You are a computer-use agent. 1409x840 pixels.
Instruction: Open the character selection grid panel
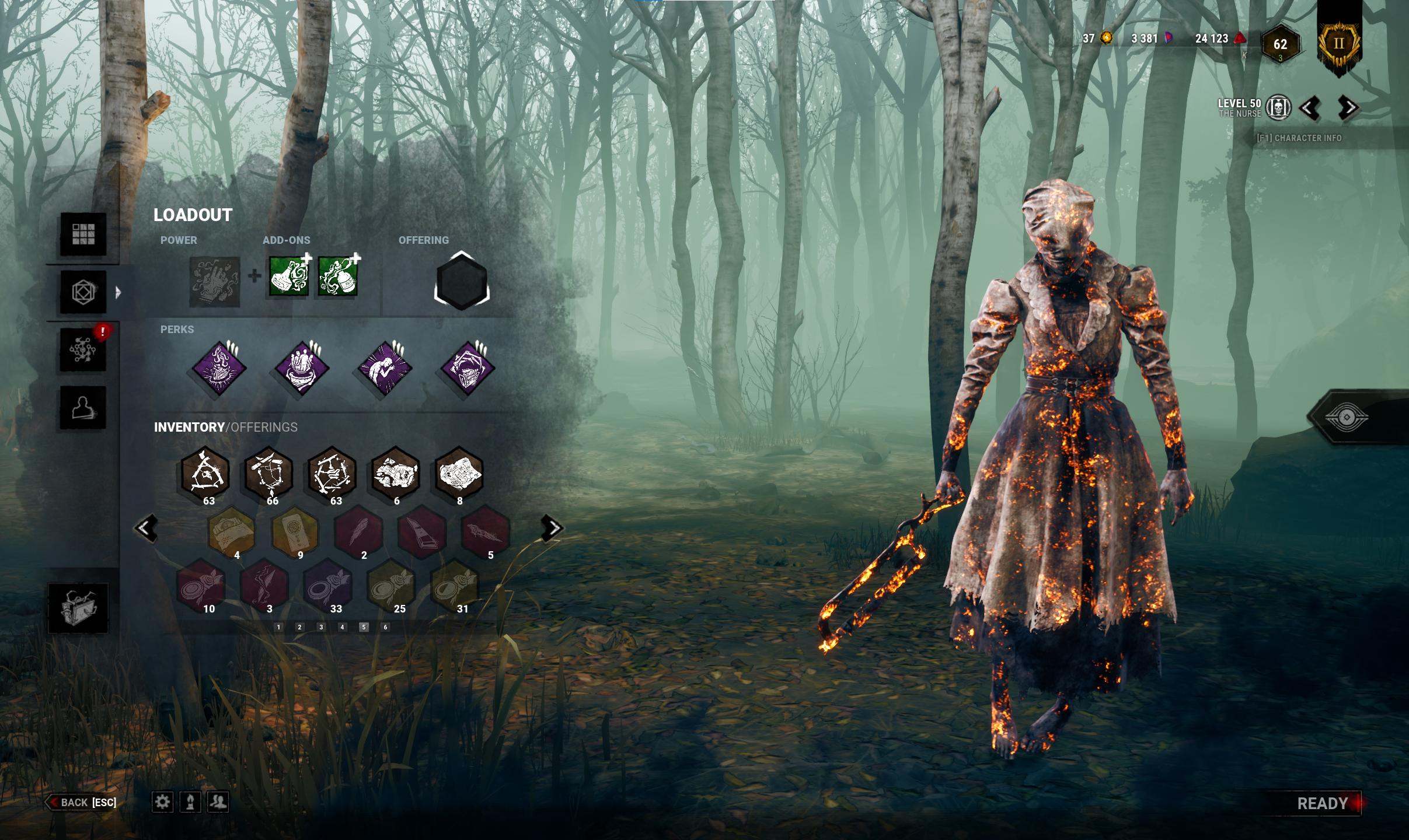83,235
